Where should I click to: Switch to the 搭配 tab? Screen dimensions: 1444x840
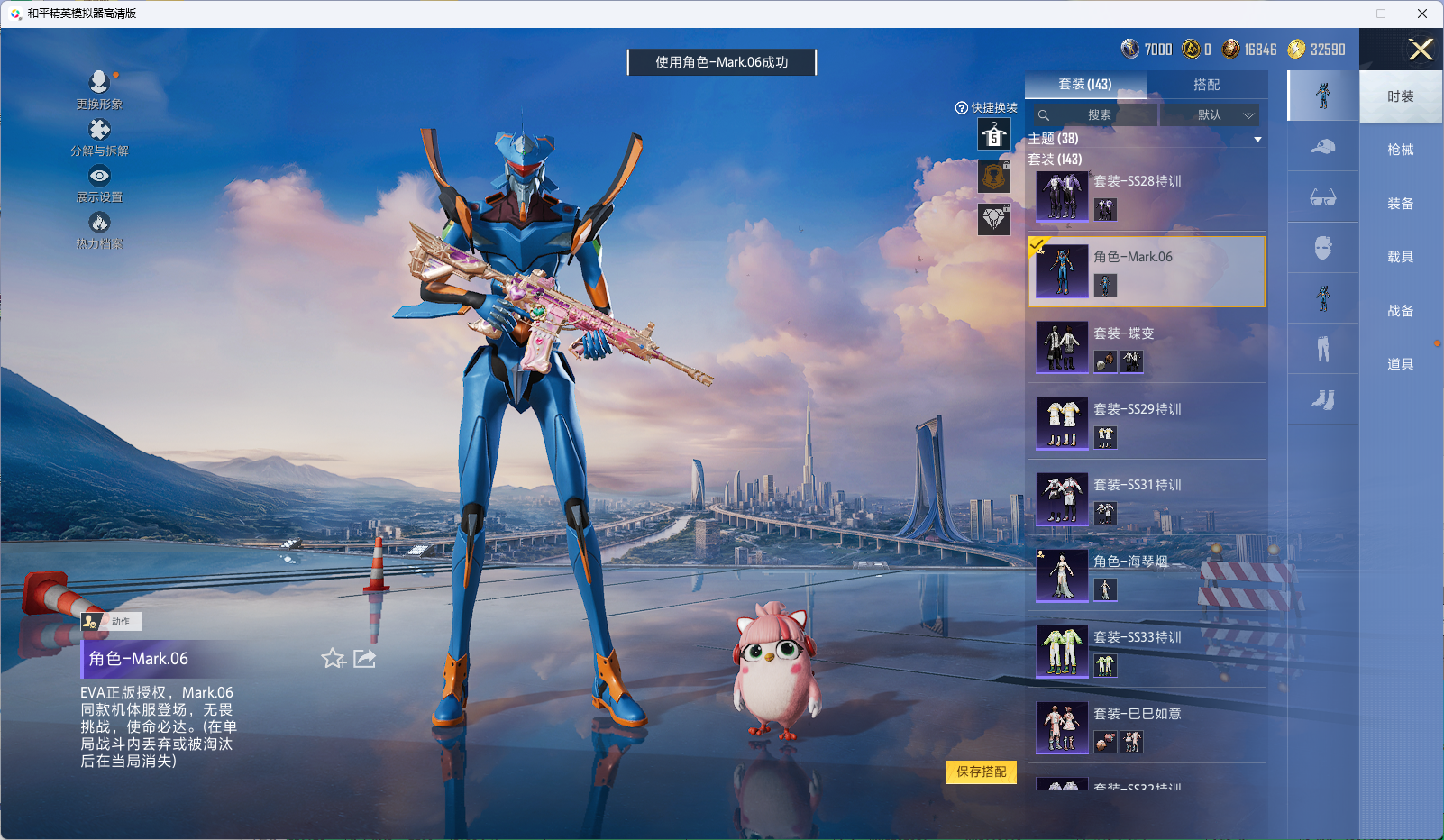[1206, 85]
